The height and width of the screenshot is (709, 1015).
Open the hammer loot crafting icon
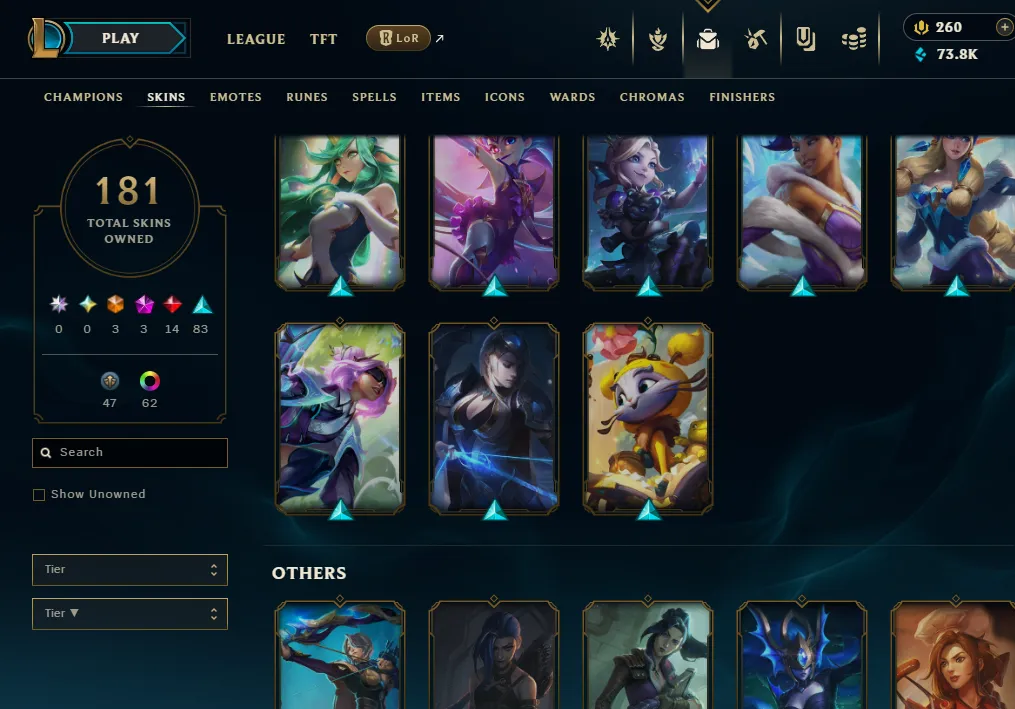pyautogui.click(x=756, y=39)
